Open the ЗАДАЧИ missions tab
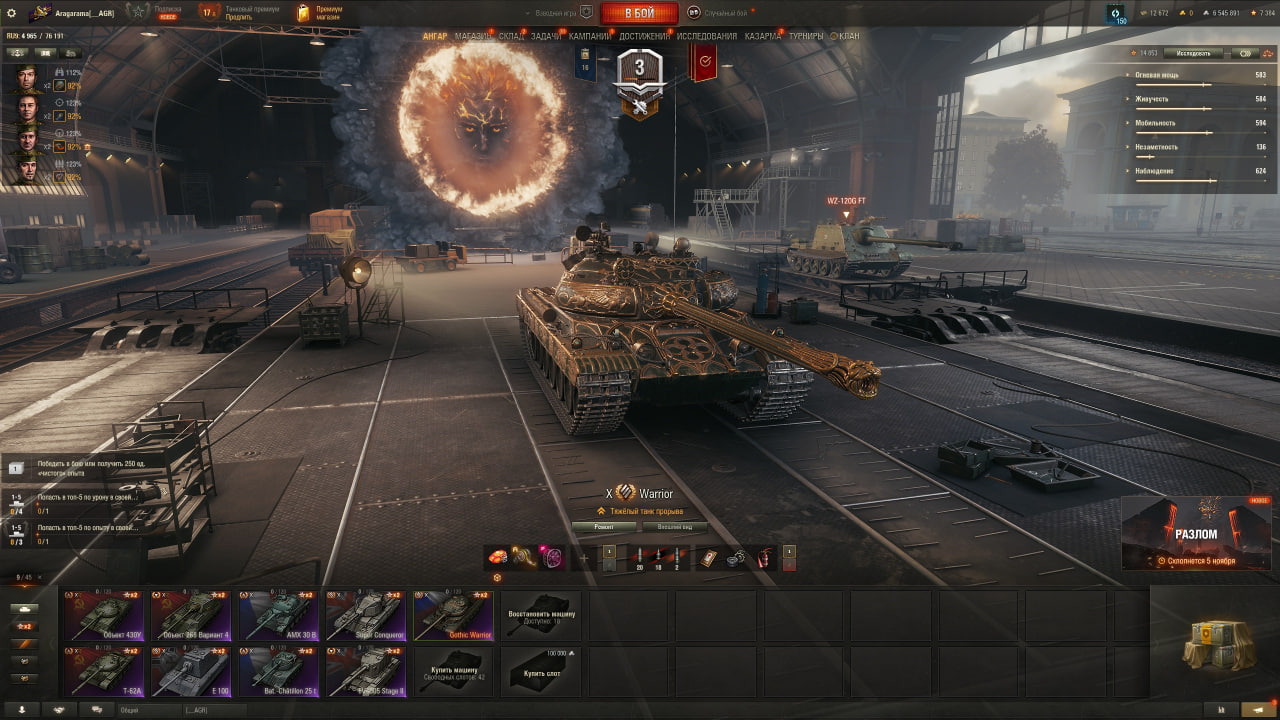The width and height of the screenshot is (1280, 720). [x=546, y=36]
